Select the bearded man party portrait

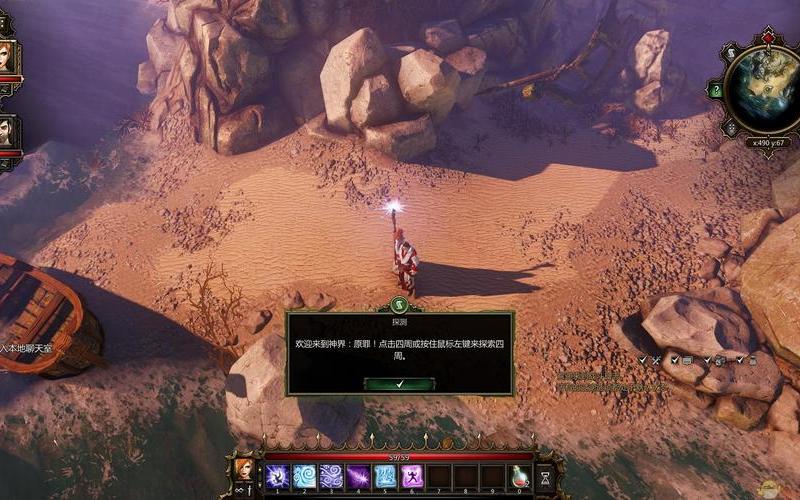(x=6, y=132)
